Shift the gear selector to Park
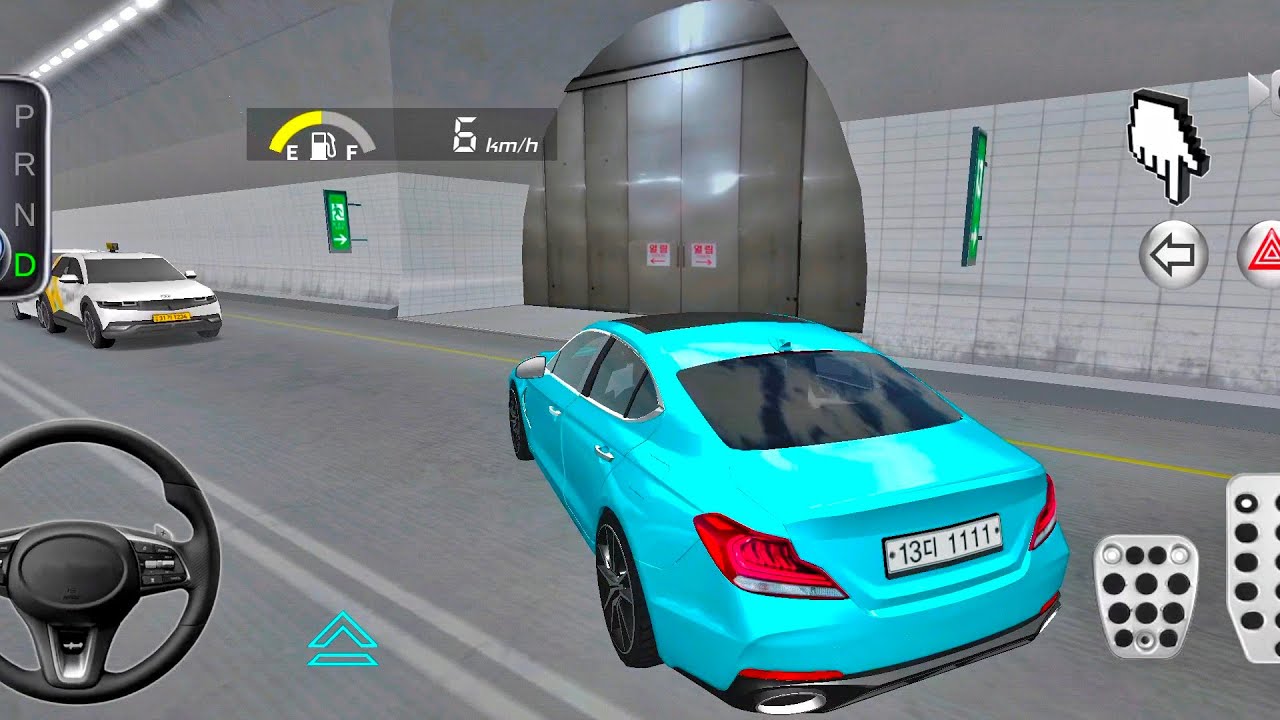This screenshot has height=720, width=1280. pyautogui.click(x=24, y=117)
